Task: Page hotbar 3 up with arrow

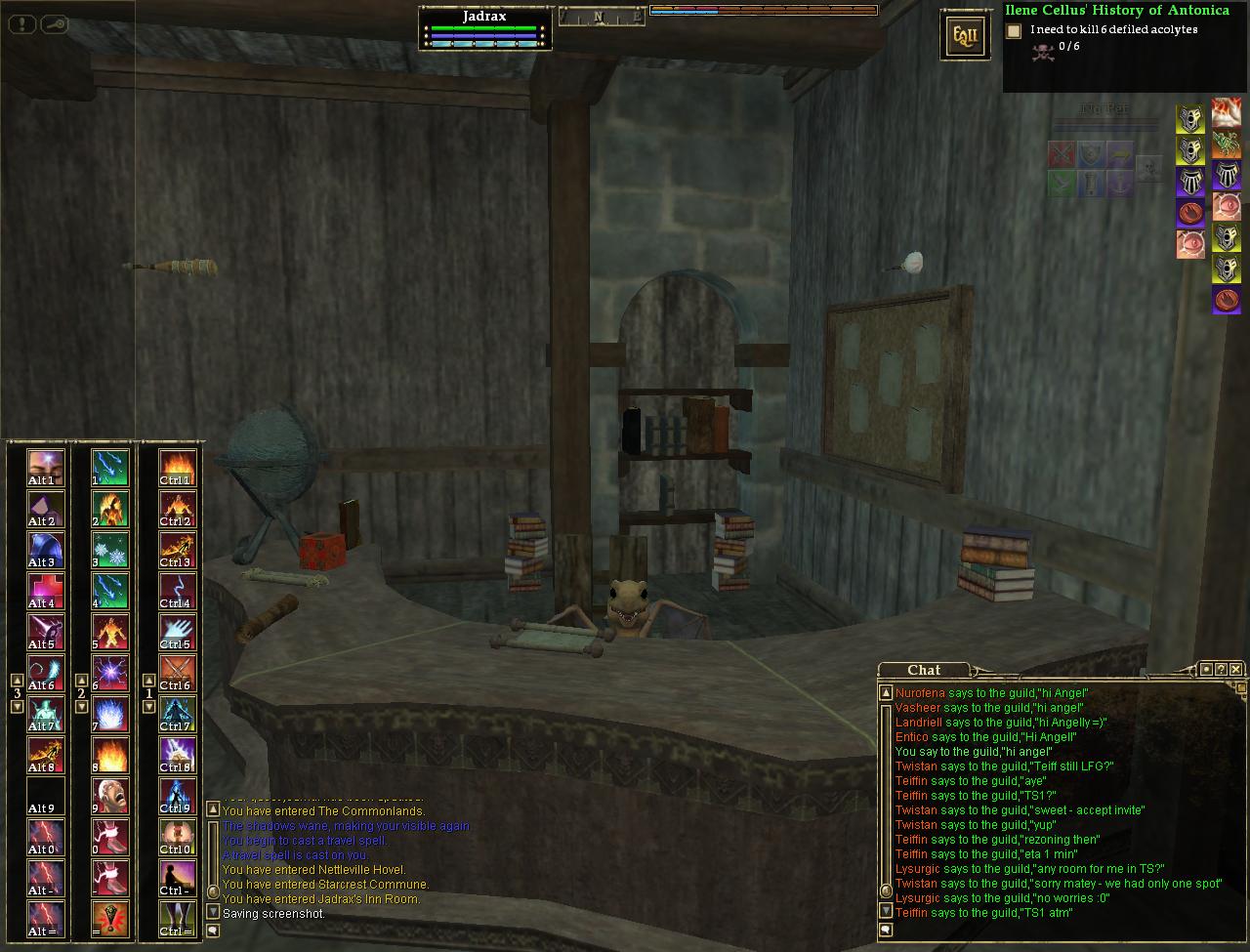Action: point(17,680)
